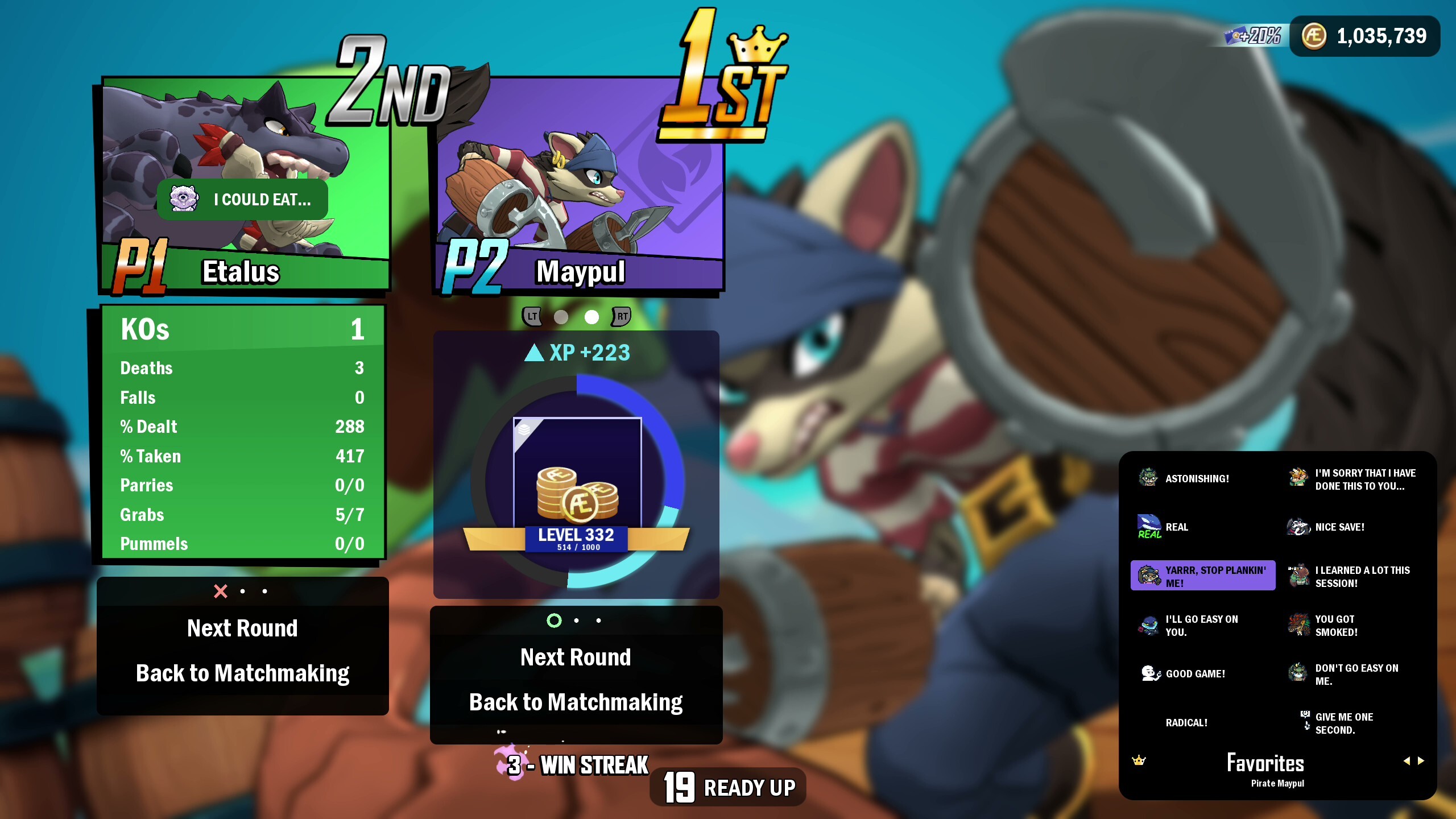Click the 'GOOD GAME!' emote icon
Image resolution: width=1456 pixels, height=819 pixels.
point(1150,673)
